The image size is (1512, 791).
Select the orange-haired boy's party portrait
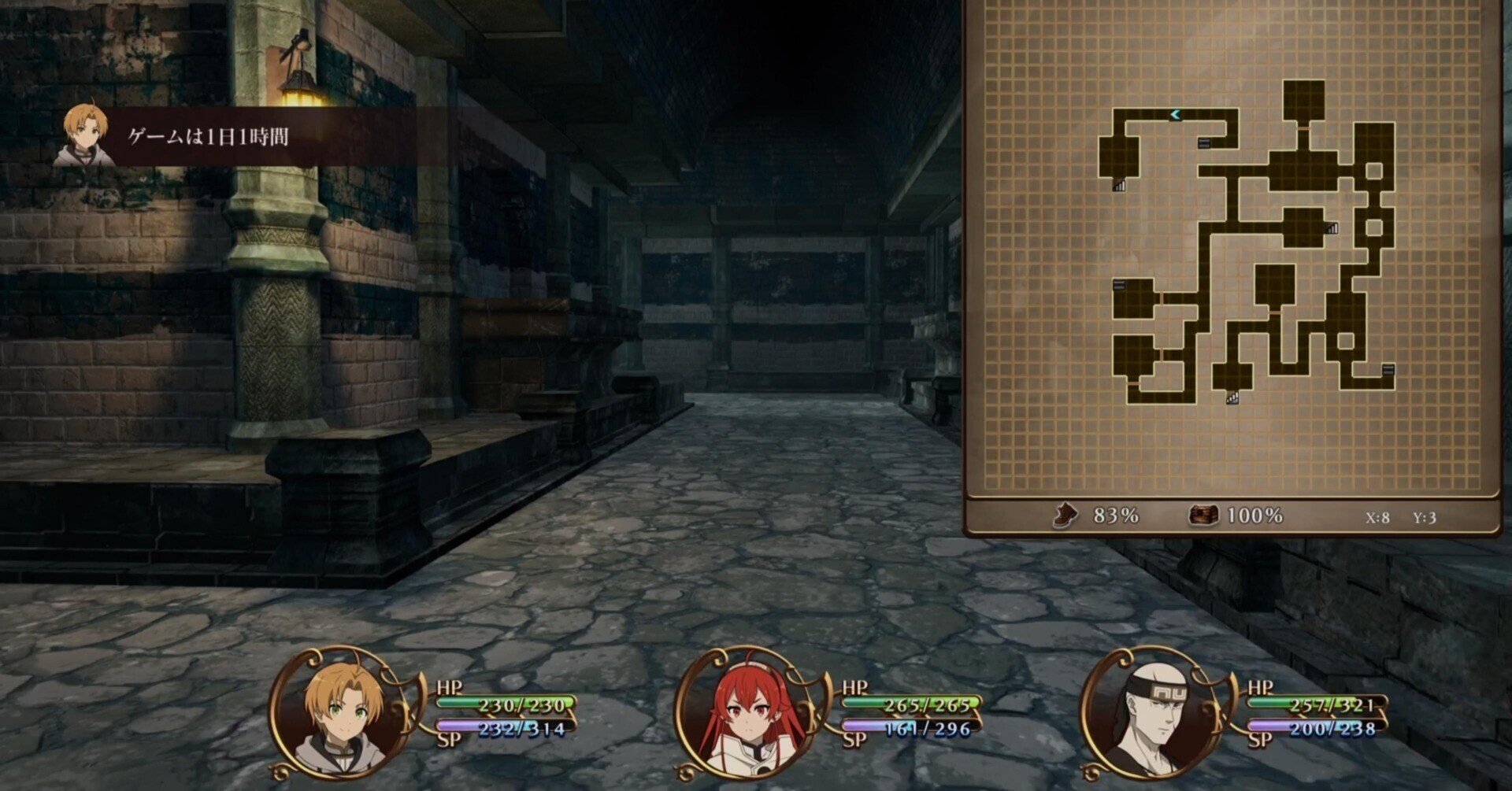(339, 712)
